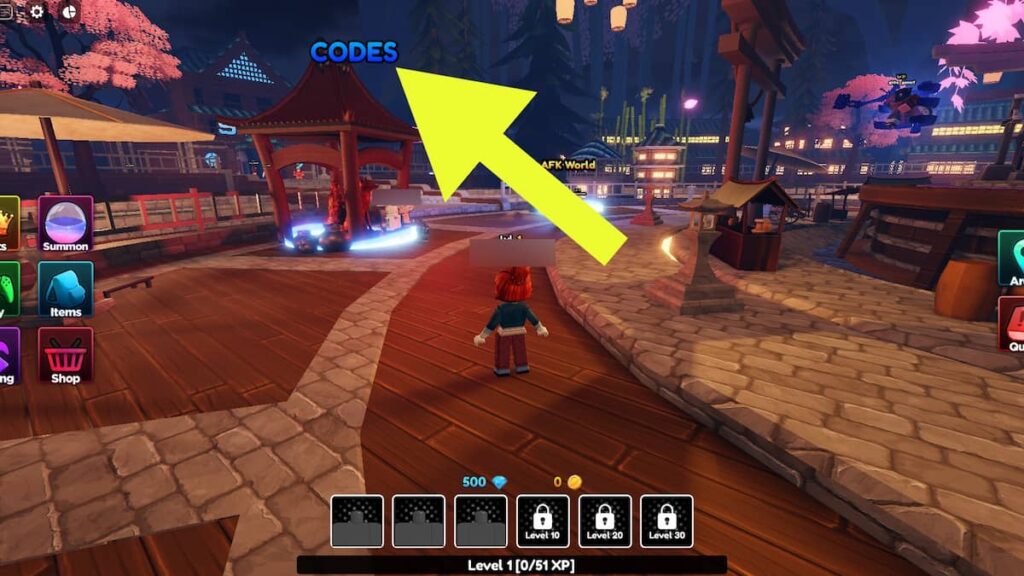Open the Shop basket menu
Viewport: 1024px width, 576px height.
66,355
